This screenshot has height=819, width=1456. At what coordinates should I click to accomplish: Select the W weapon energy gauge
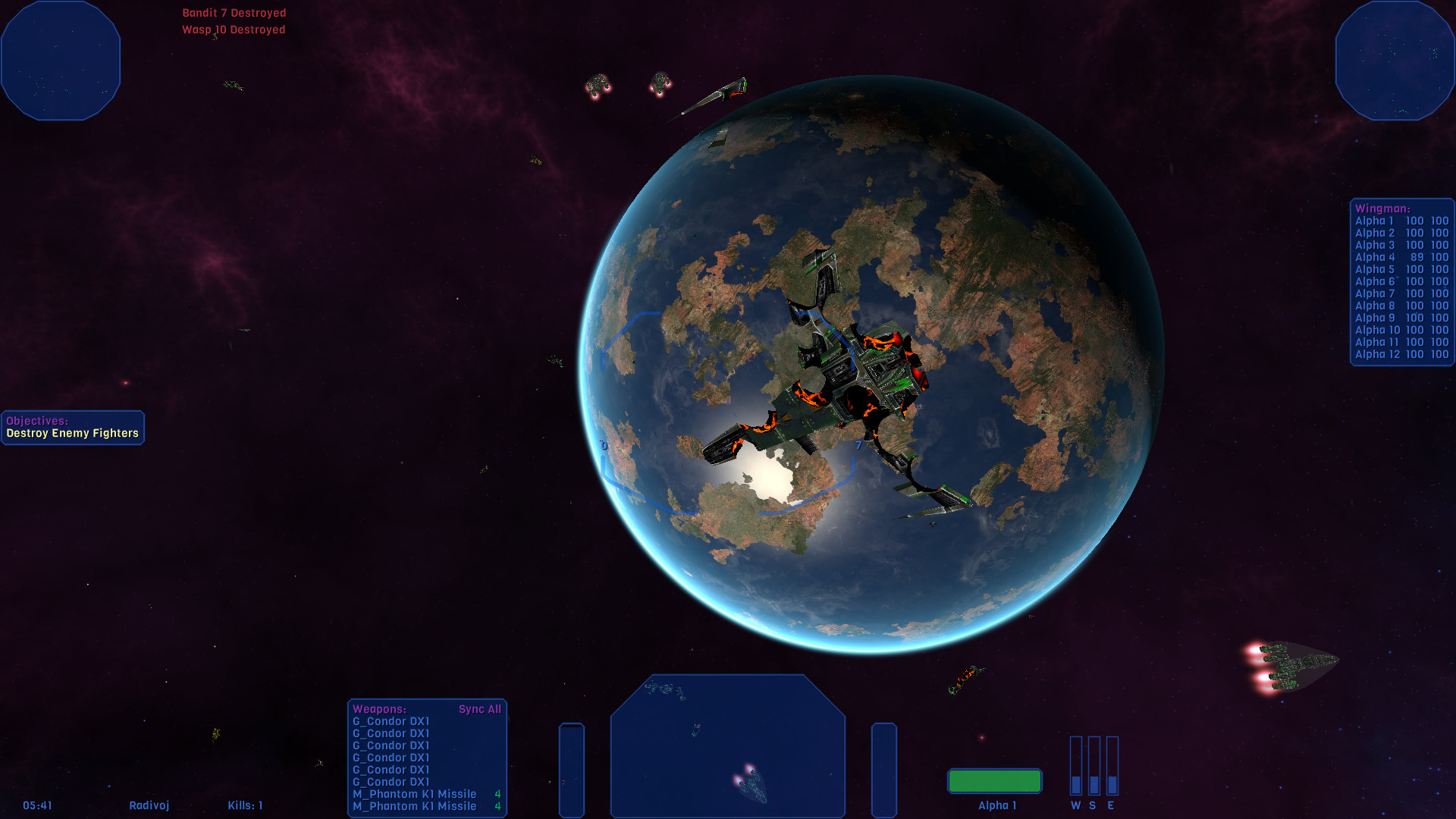tap(1075, 766)
